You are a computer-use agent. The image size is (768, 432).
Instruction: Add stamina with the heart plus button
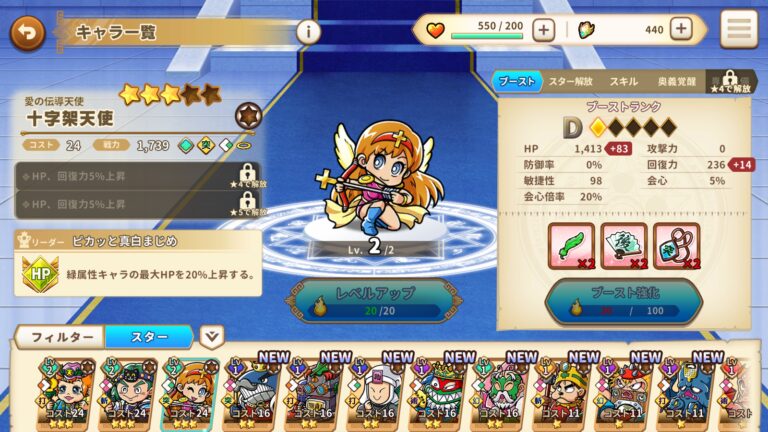[543, 30]
